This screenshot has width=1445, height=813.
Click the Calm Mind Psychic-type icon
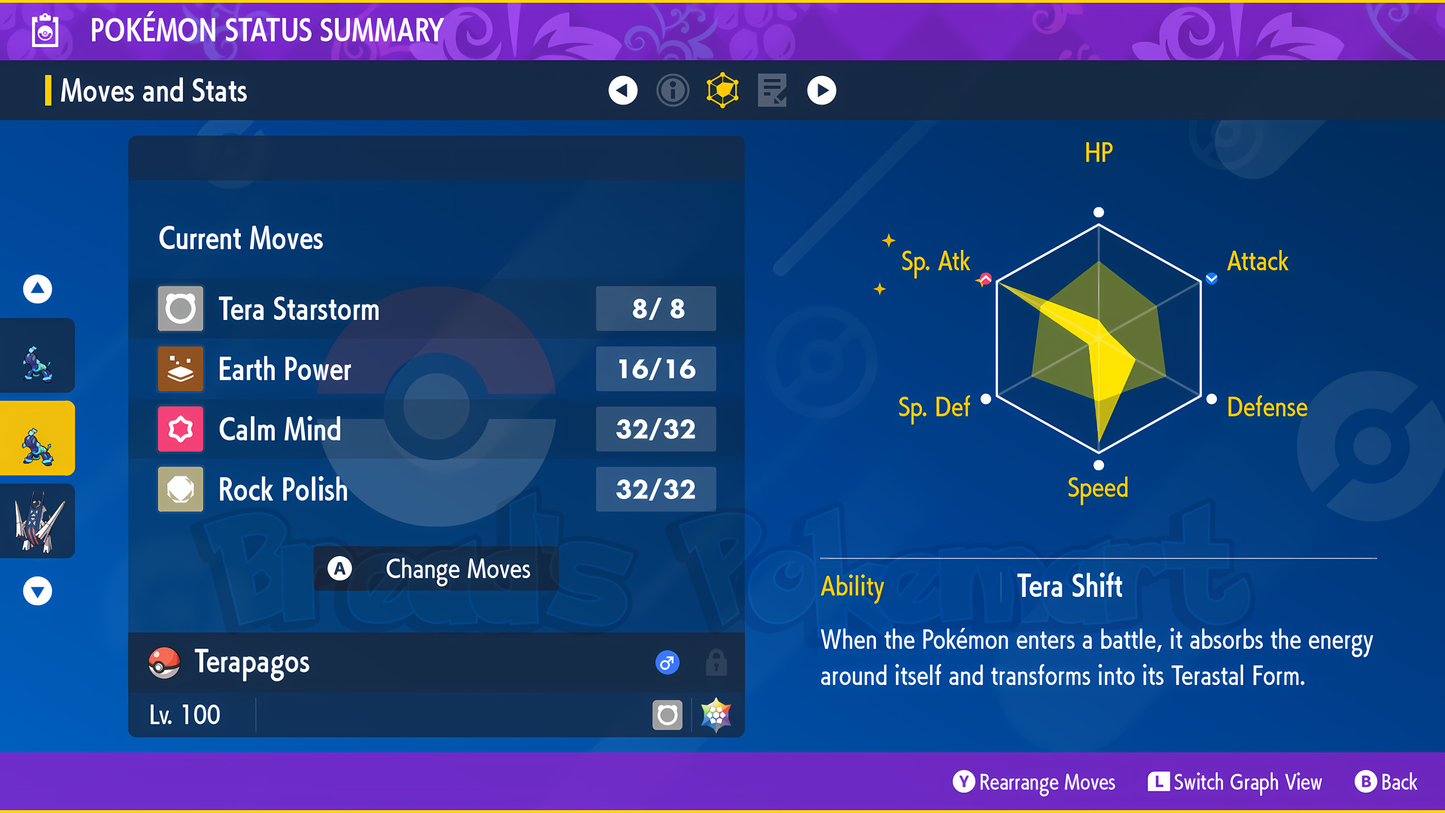pyautogui.click(x=180, y=429)
